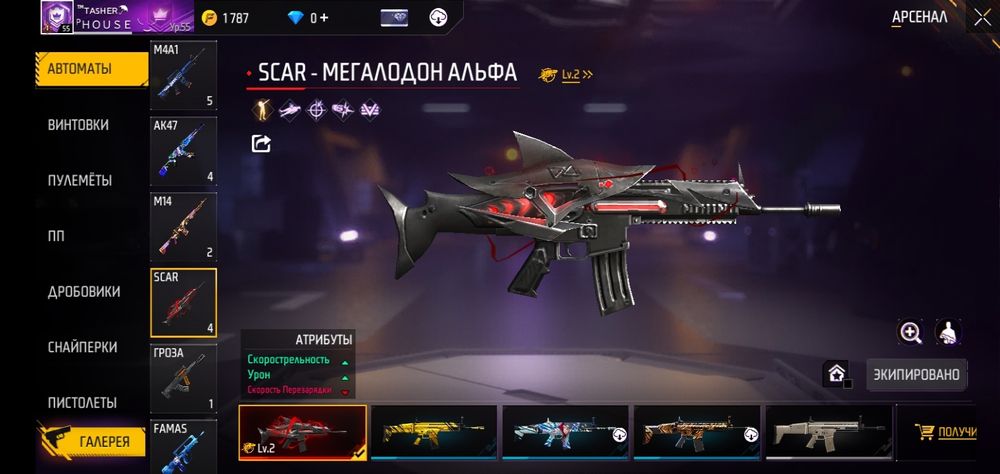The image size is (1000, 474).
Task: Inspect weapon with the magnifier icon
Action: tap(911, 333)
